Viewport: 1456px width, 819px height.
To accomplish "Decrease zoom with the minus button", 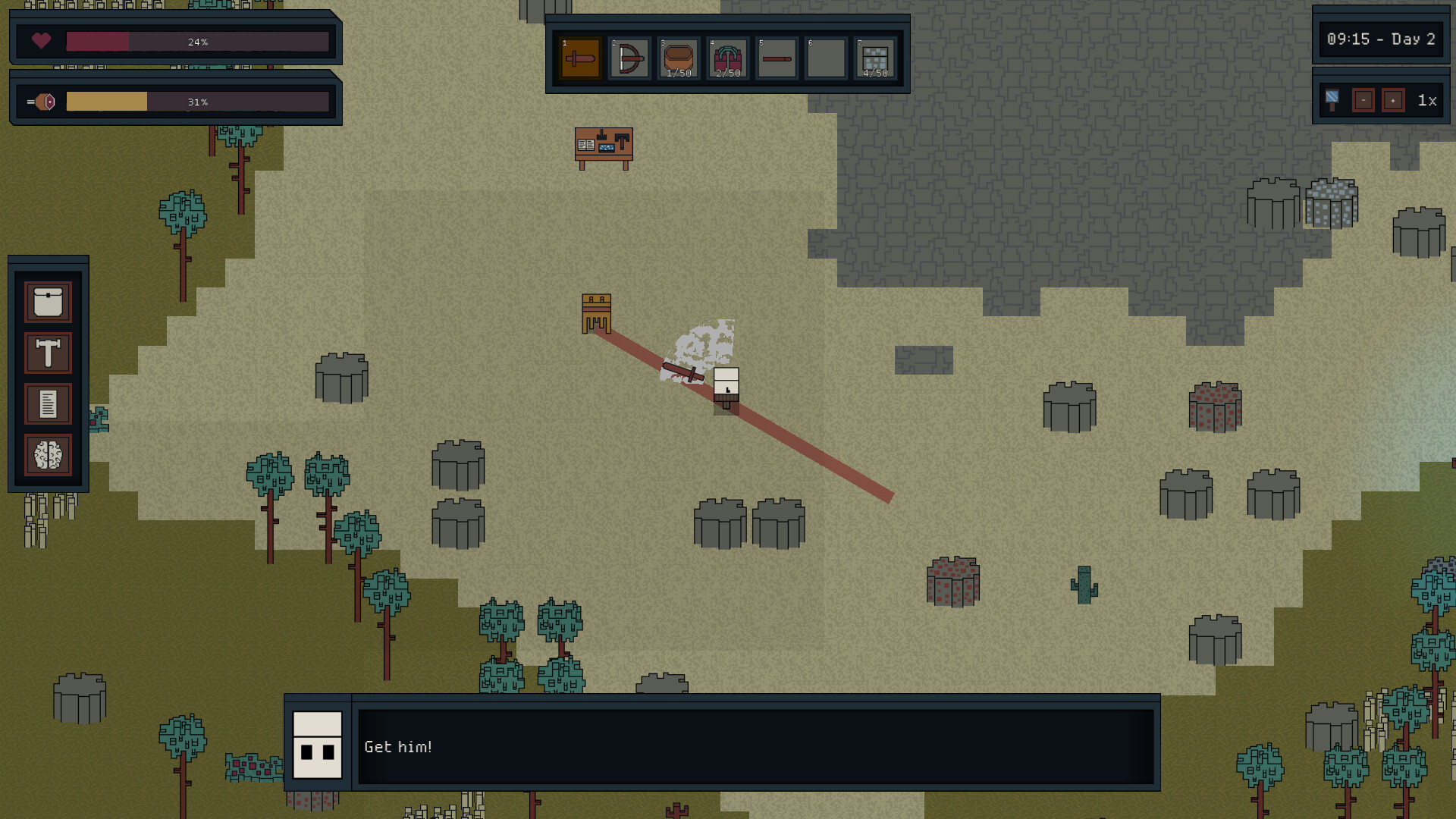I will (x=1363, y=99).
